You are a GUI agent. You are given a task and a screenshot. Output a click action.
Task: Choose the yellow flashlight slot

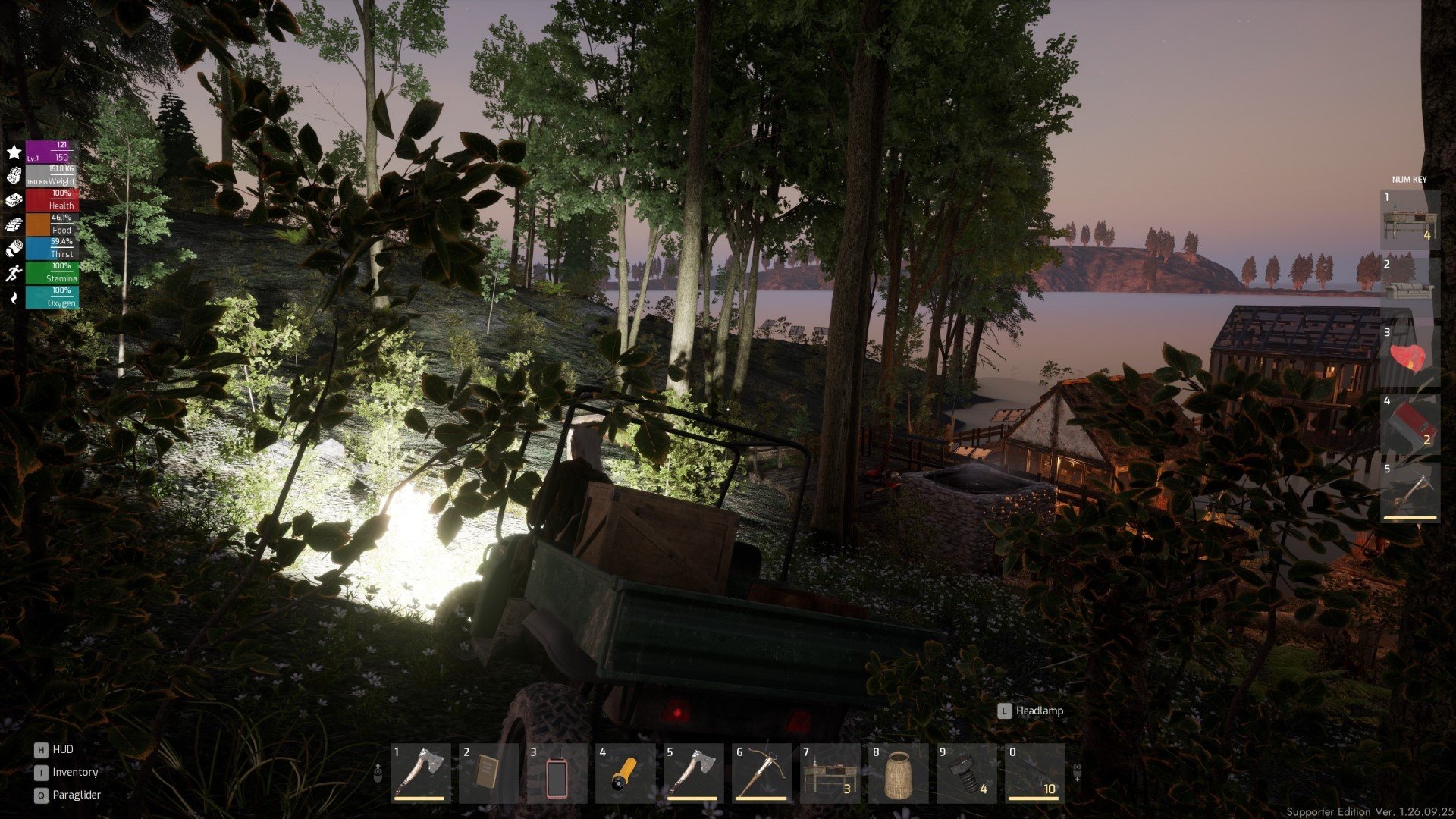625,773
